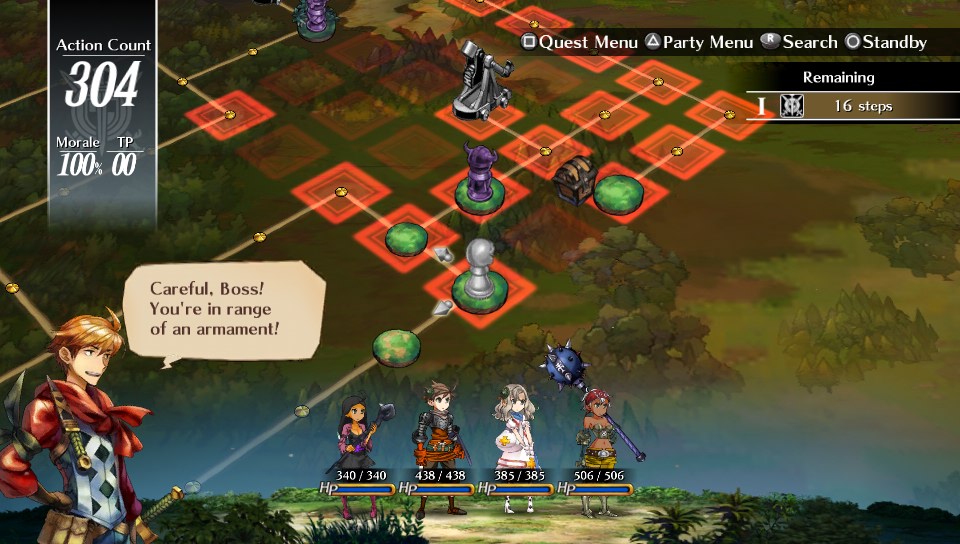Click the treasure chest on the board
960x544 pixels.
tap(575, 177)
